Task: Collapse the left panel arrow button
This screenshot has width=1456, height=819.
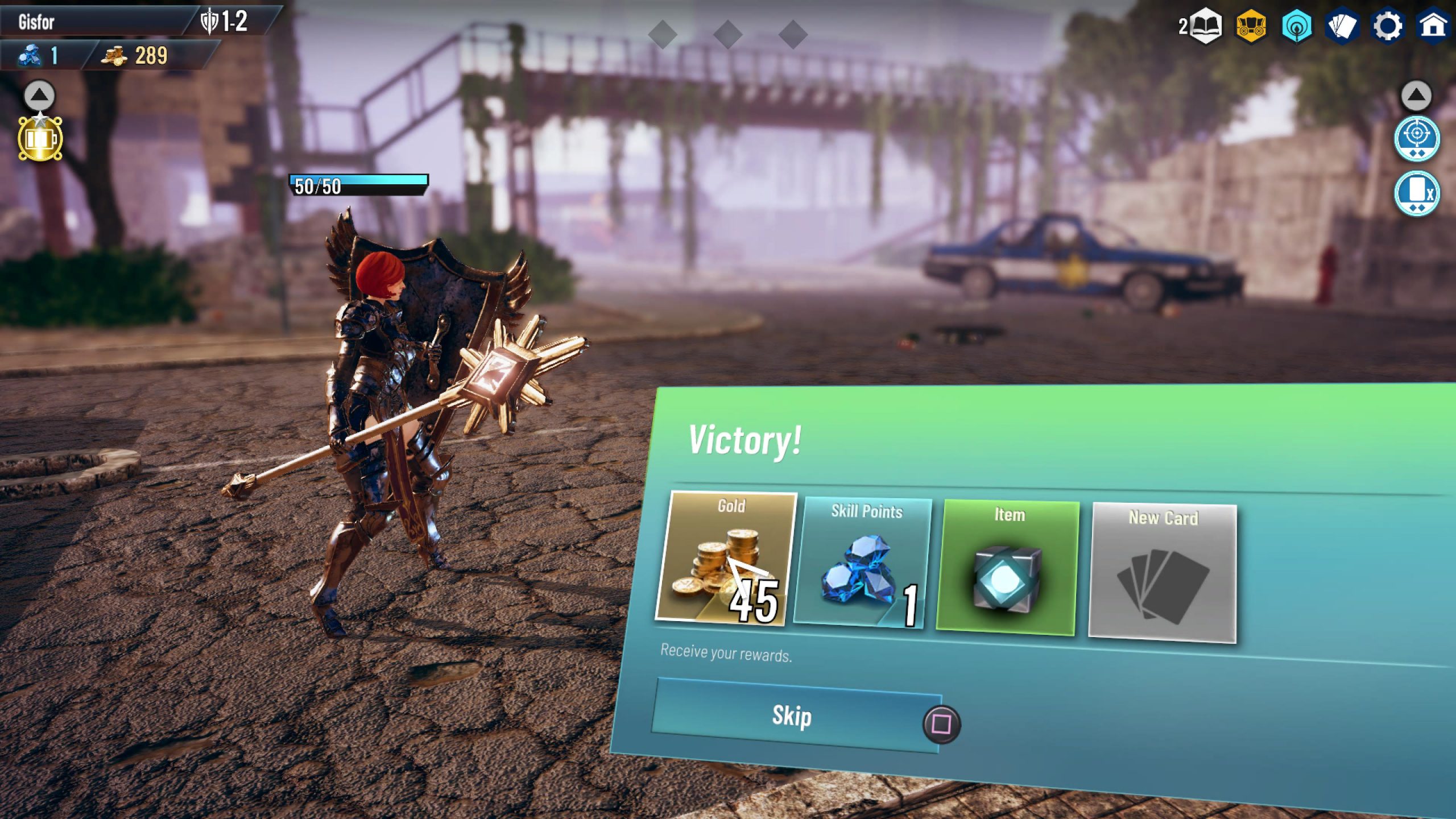Action: (x=39, y=96)
